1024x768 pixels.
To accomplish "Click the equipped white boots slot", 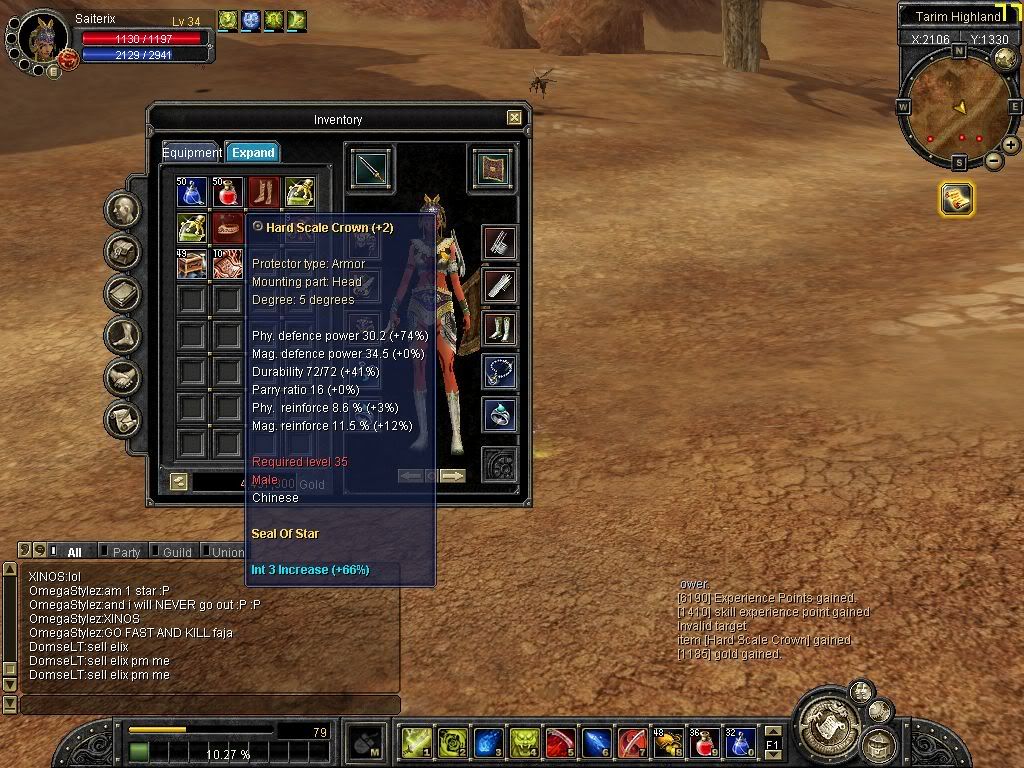I will 499,328.
